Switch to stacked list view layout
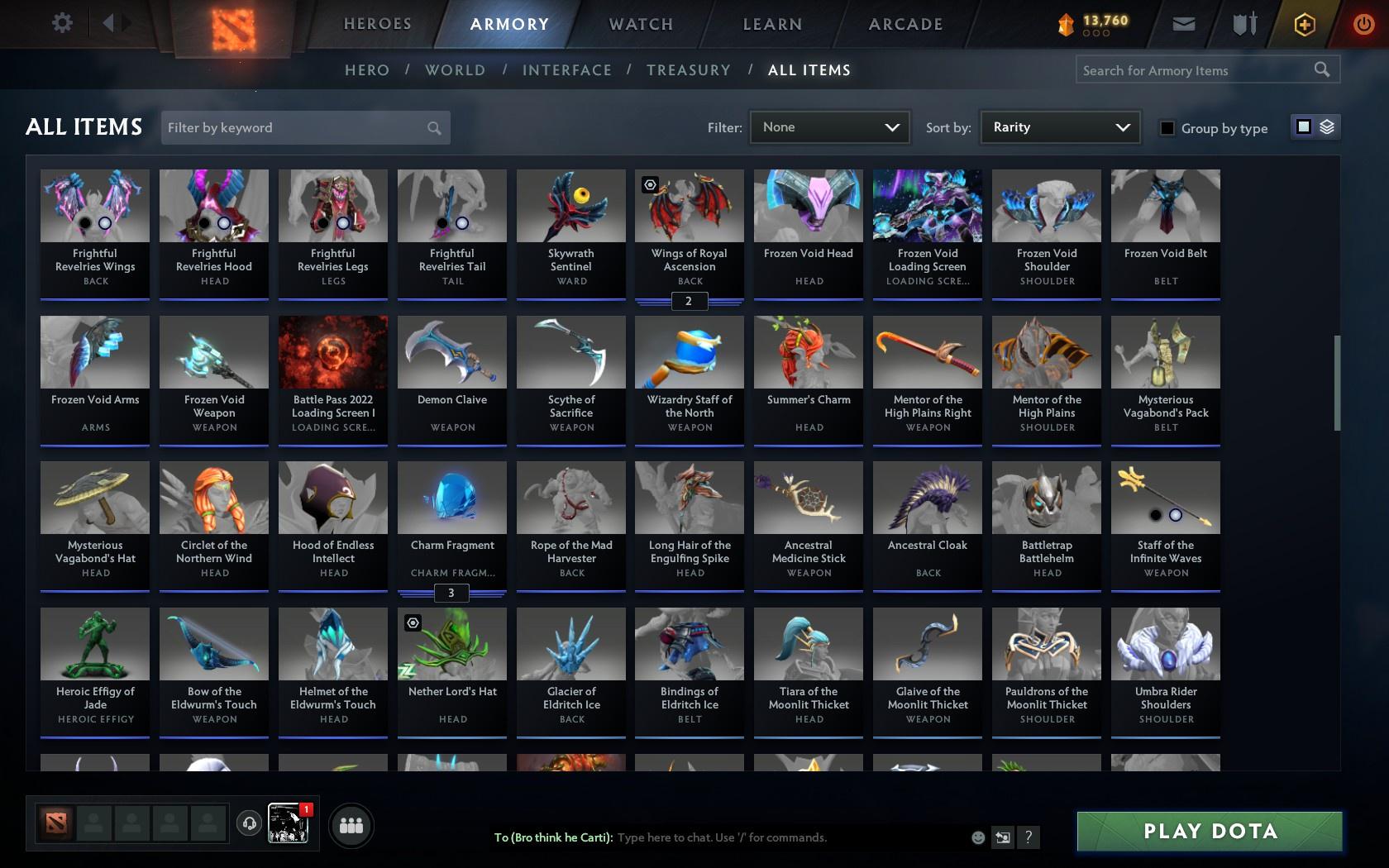The width and height of the screenshot is (1389, 868). pos(1327,127)
